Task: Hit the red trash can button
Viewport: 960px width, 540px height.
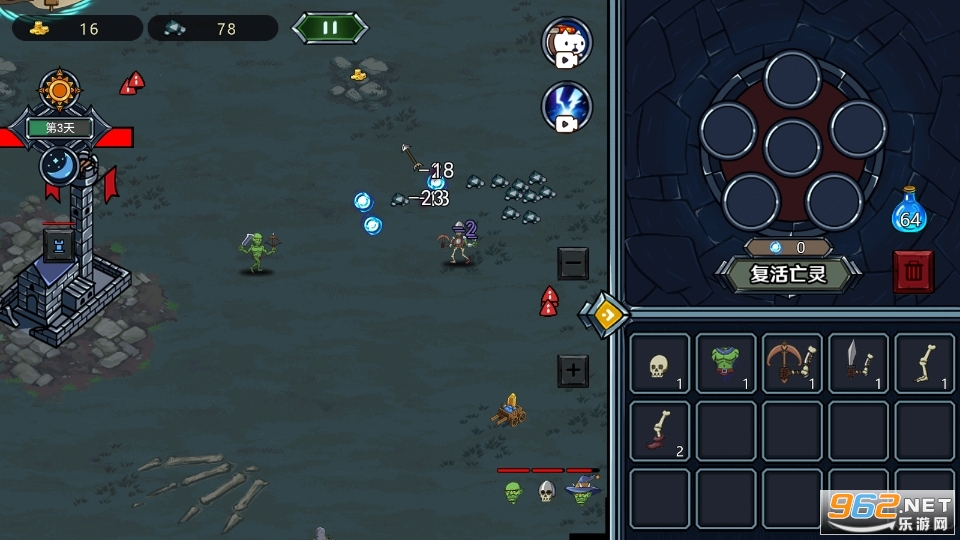Action: tap(913, 271)
